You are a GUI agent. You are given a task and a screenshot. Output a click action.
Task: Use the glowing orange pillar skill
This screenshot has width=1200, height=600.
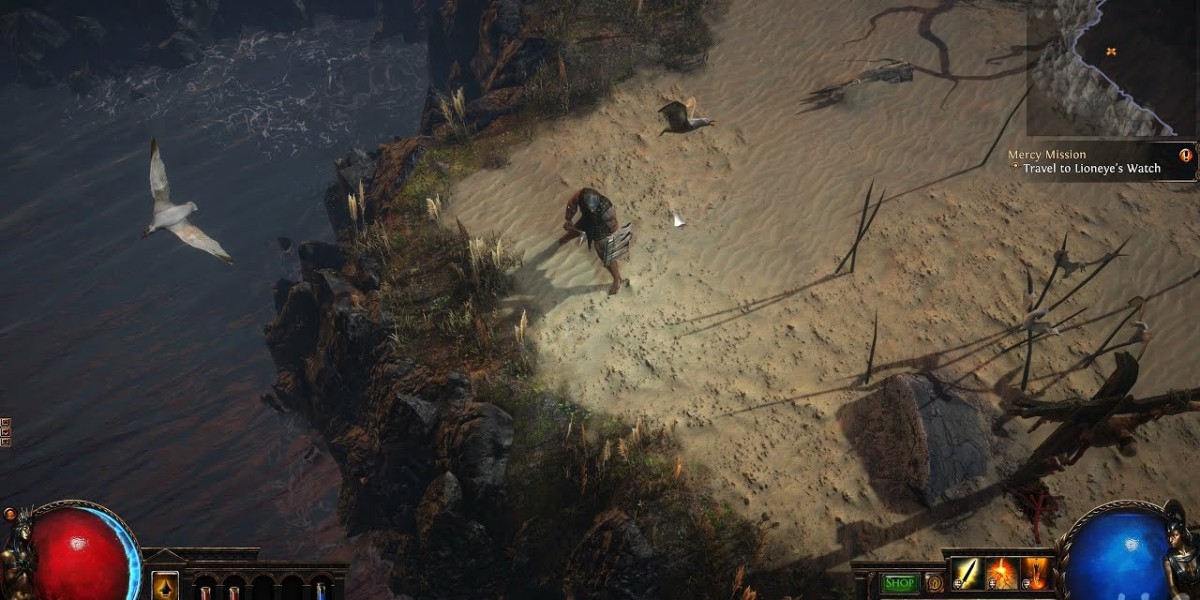pos(1035,574)
